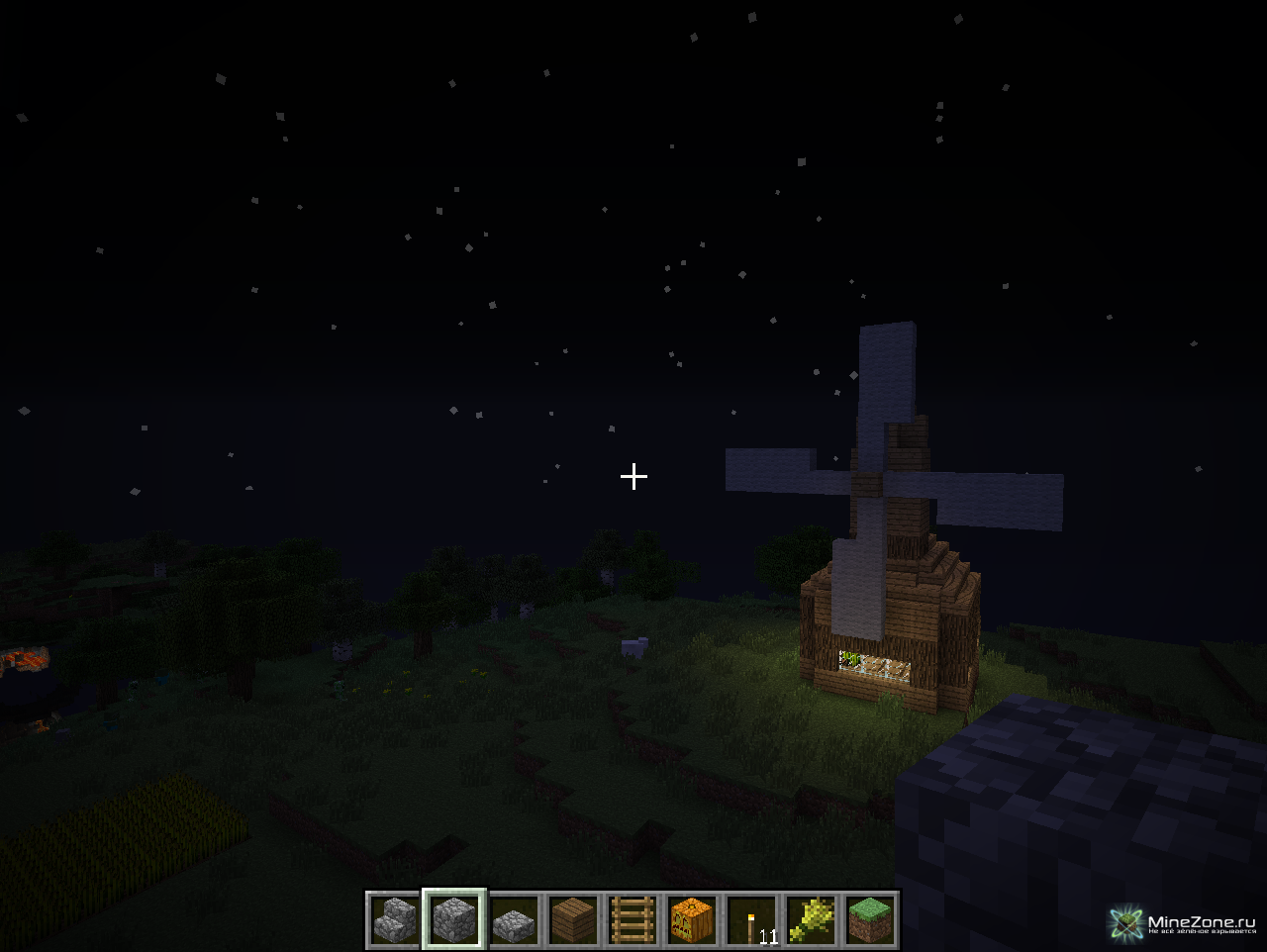Select the cobblestone block hotbar slot
This screenshot has width=1267, height=952.
(x=454, y=920)
